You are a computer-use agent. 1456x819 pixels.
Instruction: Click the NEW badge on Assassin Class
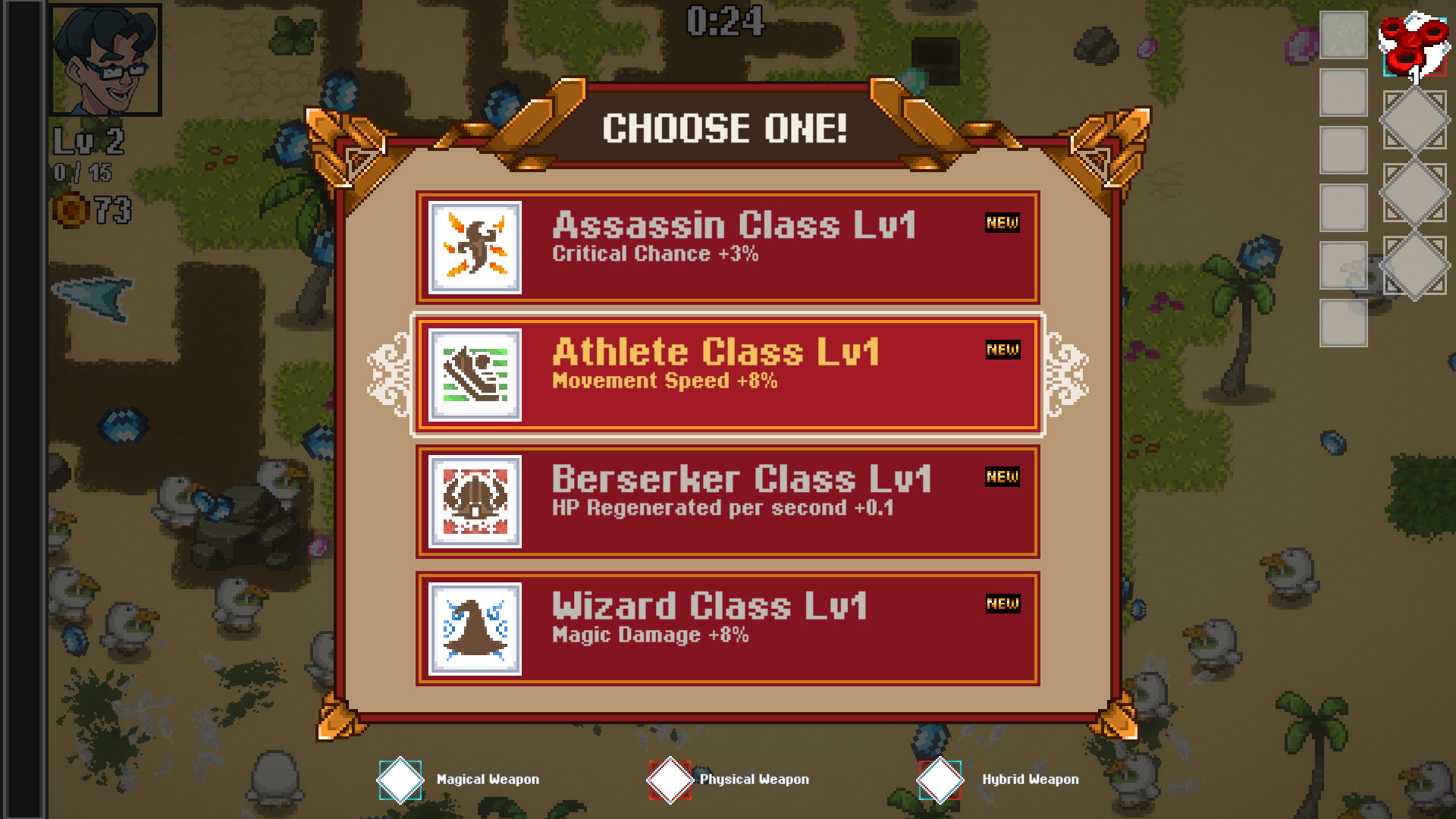coord(1003,223)
